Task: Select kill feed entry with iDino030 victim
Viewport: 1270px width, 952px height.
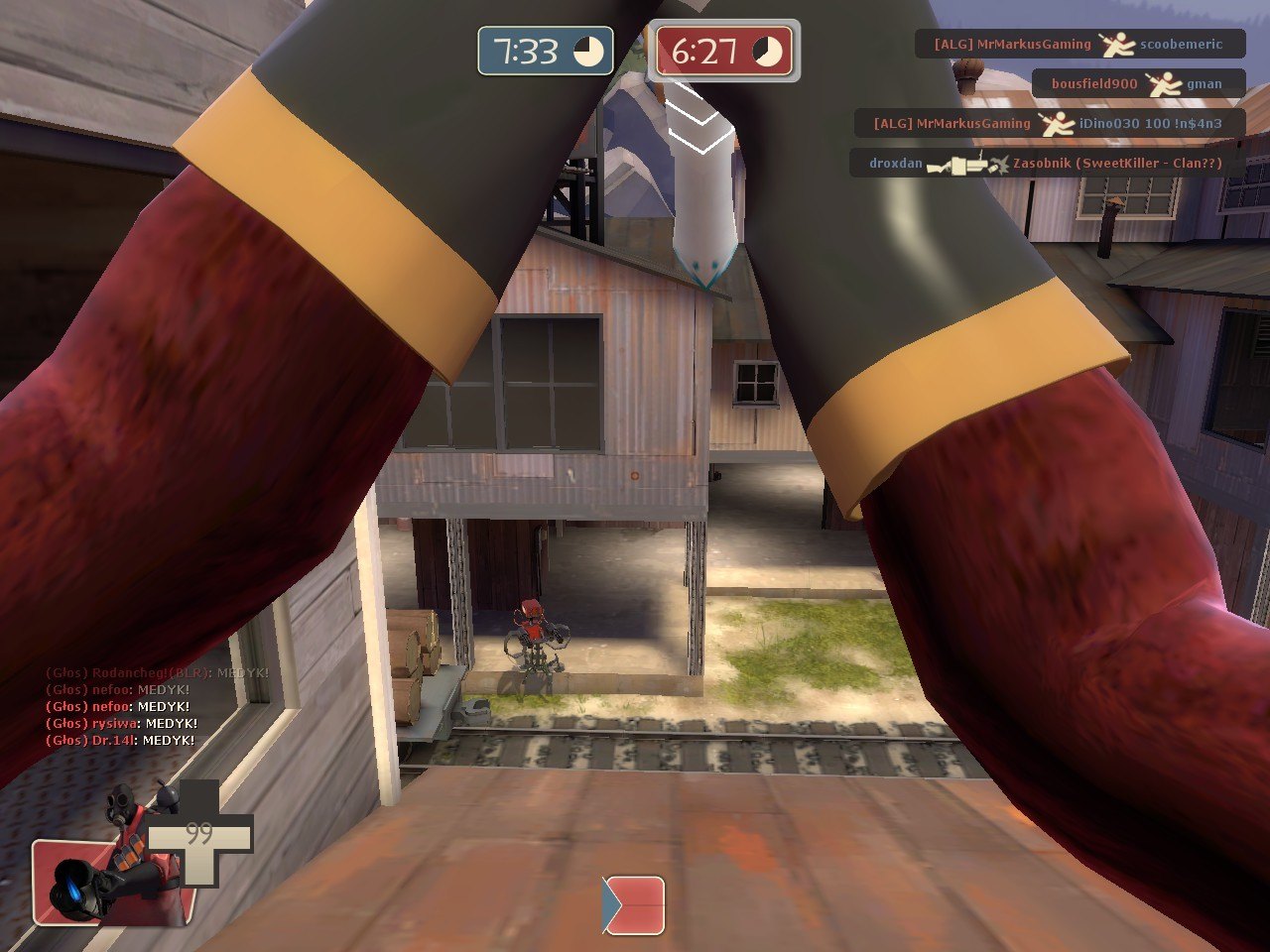Action: click(1049, 123)
